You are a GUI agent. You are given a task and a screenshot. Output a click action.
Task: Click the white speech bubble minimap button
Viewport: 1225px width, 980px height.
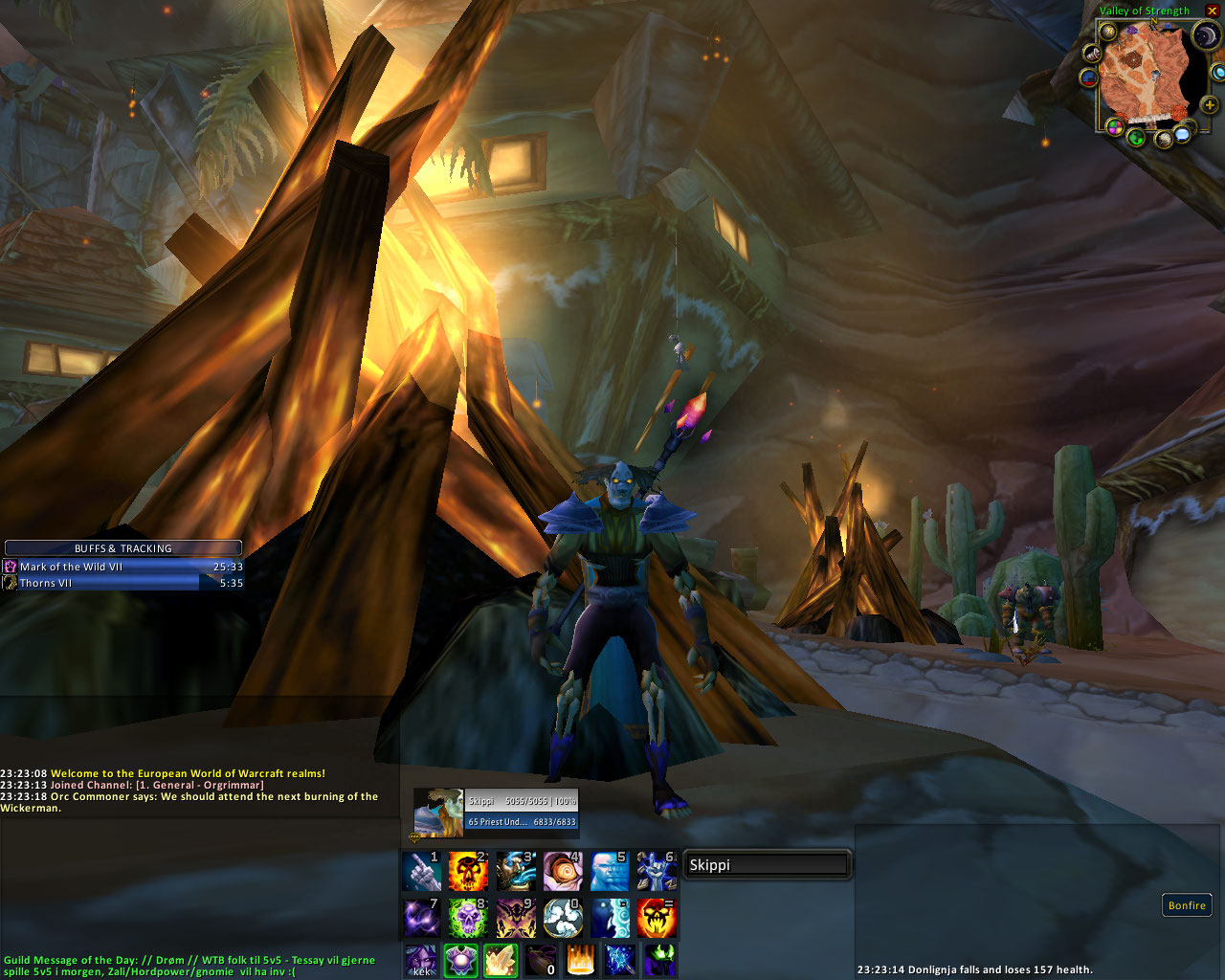(1183, 134)
